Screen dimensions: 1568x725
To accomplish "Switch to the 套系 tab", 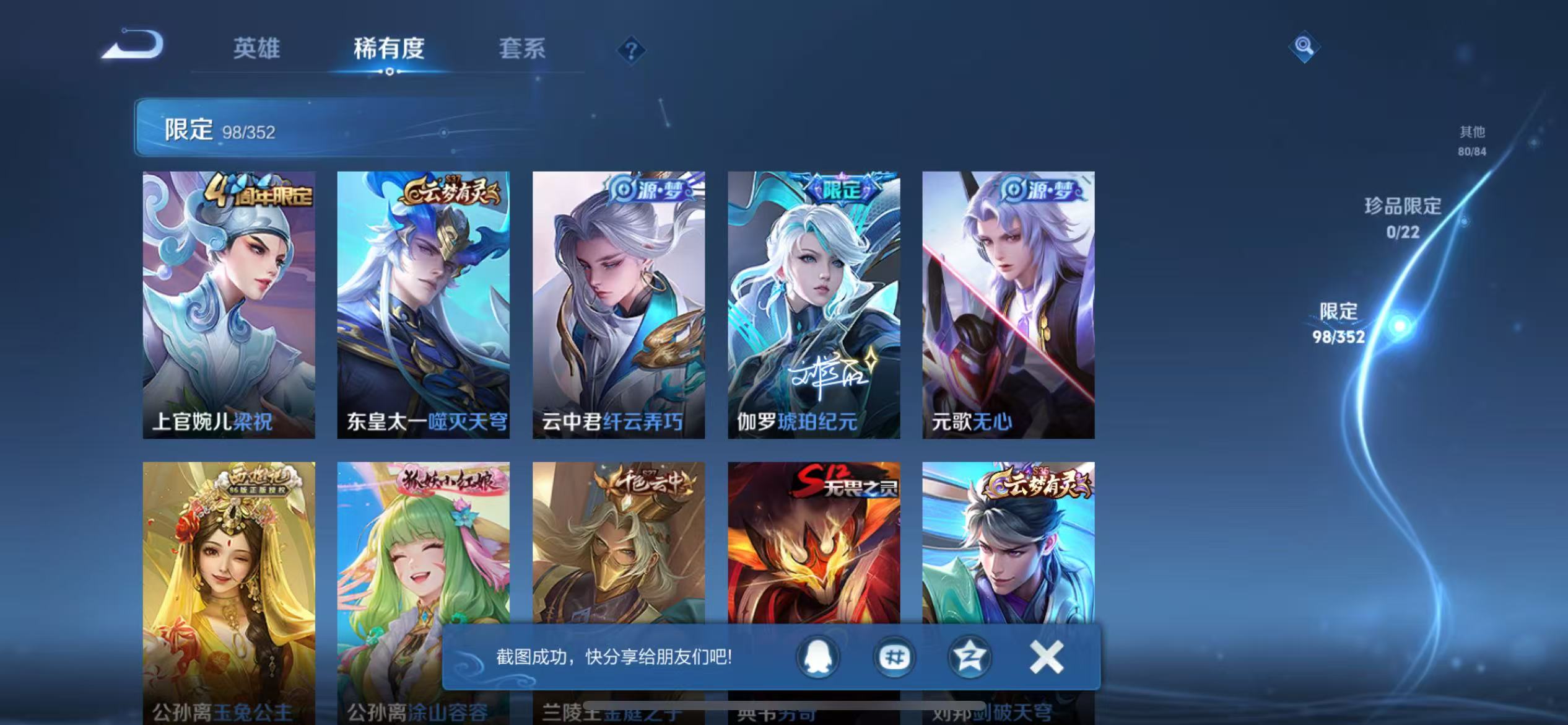I will [522, 48].
